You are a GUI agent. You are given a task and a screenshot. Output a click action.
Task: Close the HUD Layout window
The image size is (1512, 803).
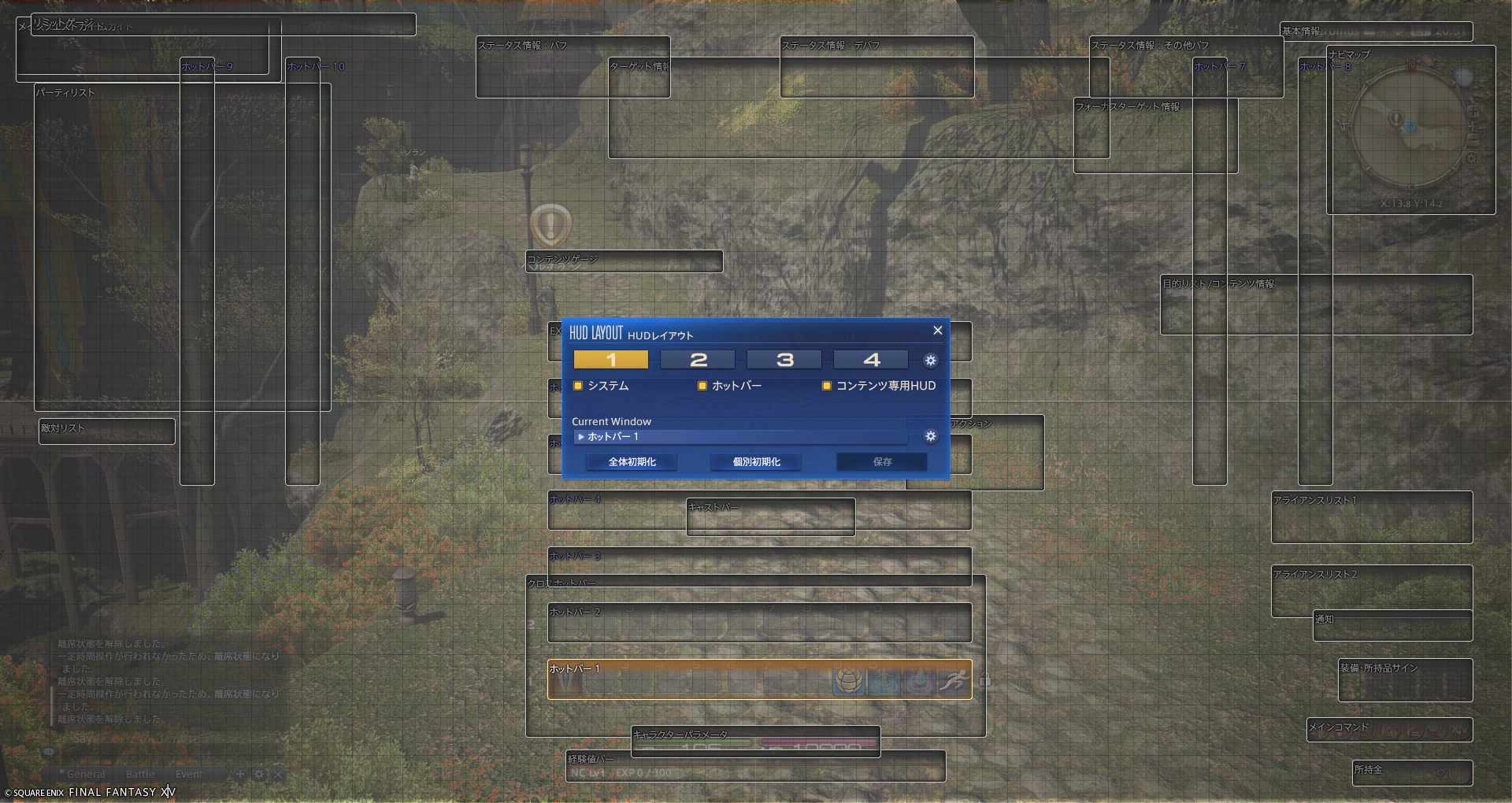coord(937,331)
